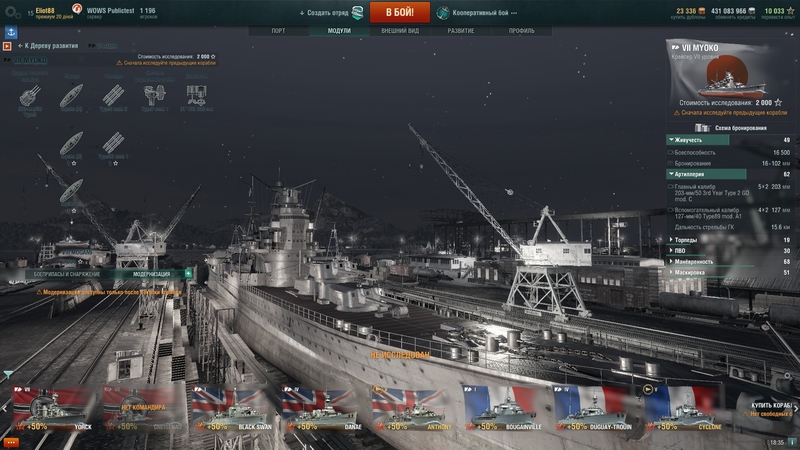Switch to the «Порт» tab
This screenshot has width=800, height=450.
[x=285, y=31]
